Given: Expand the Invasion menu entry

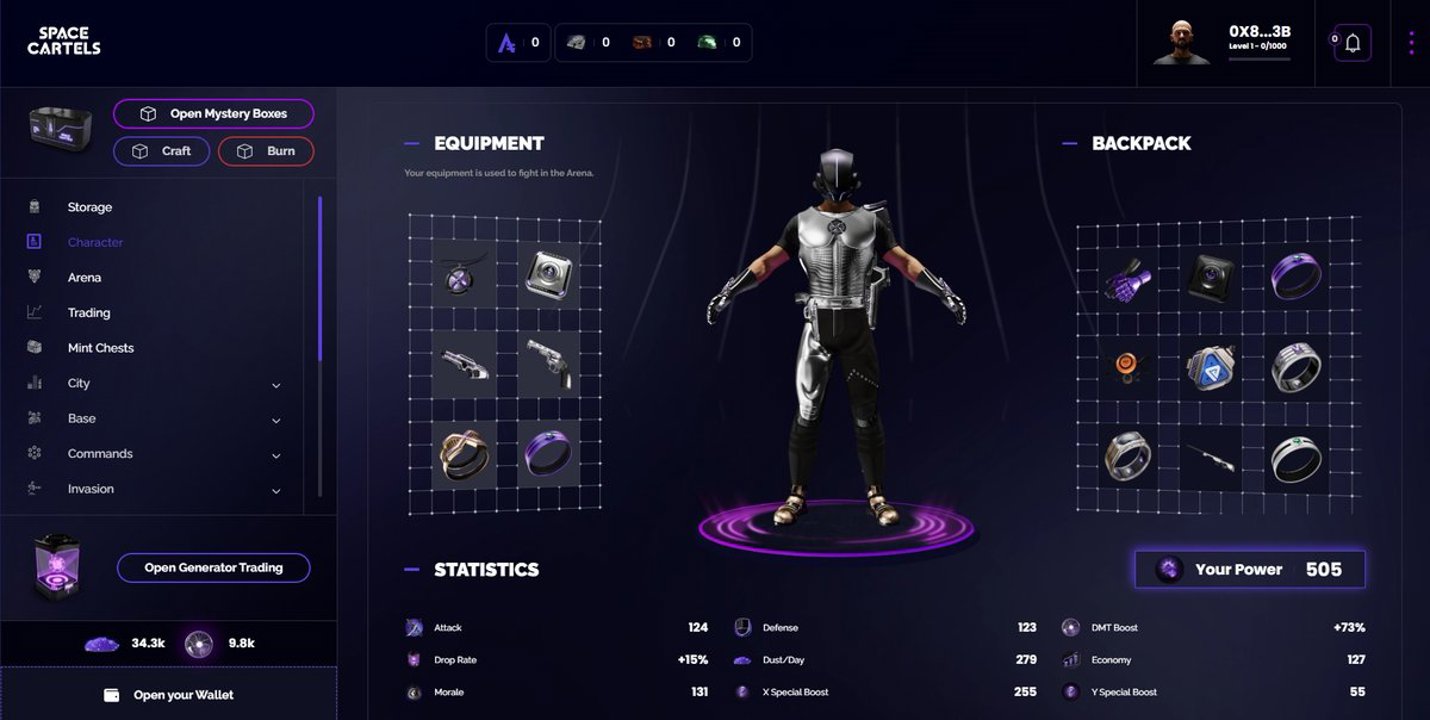Looking at the screenshot, I should pyautogui.click(x=276, y=491).
